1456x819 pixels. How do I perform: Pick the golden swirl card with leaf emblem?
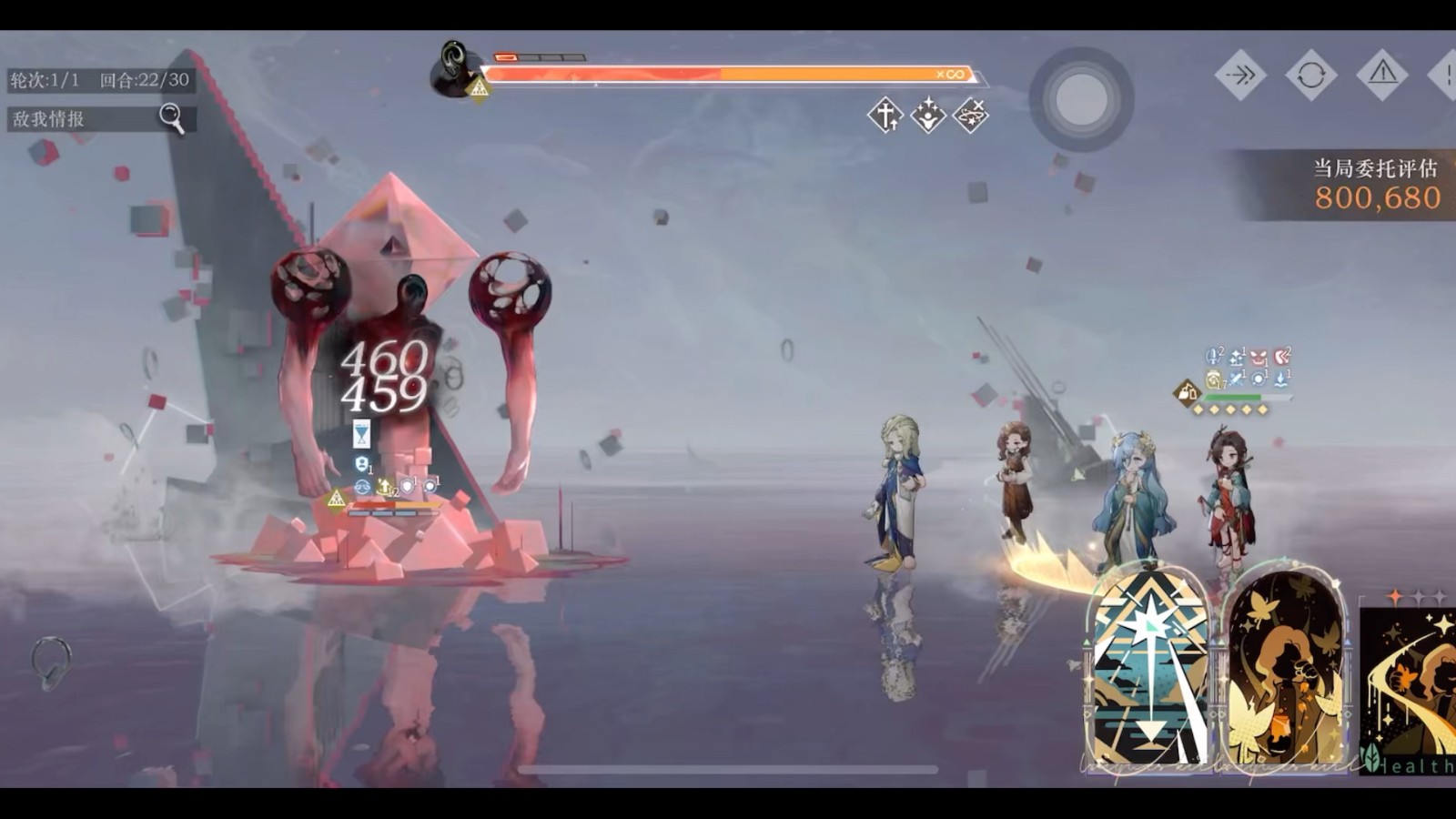point(1409,692)
